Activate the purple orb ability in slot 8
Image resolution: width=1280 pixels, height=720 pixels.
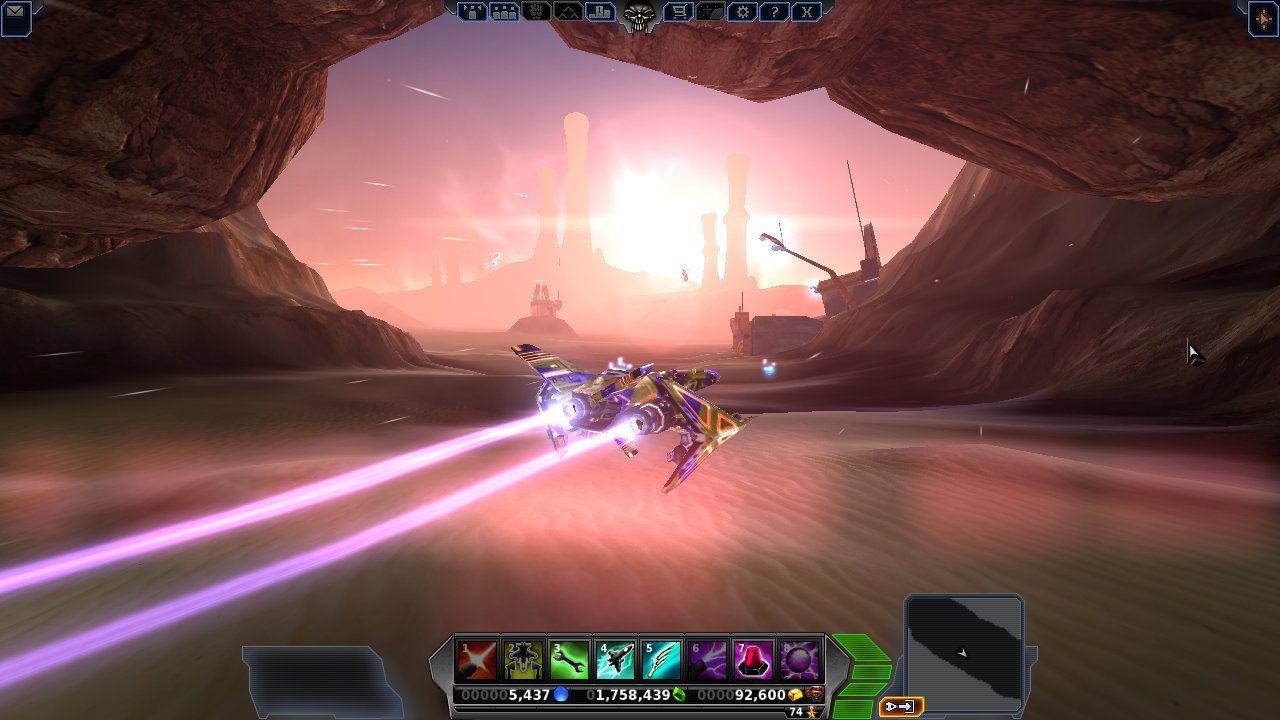pyautogui.click(x=799, y=660)
